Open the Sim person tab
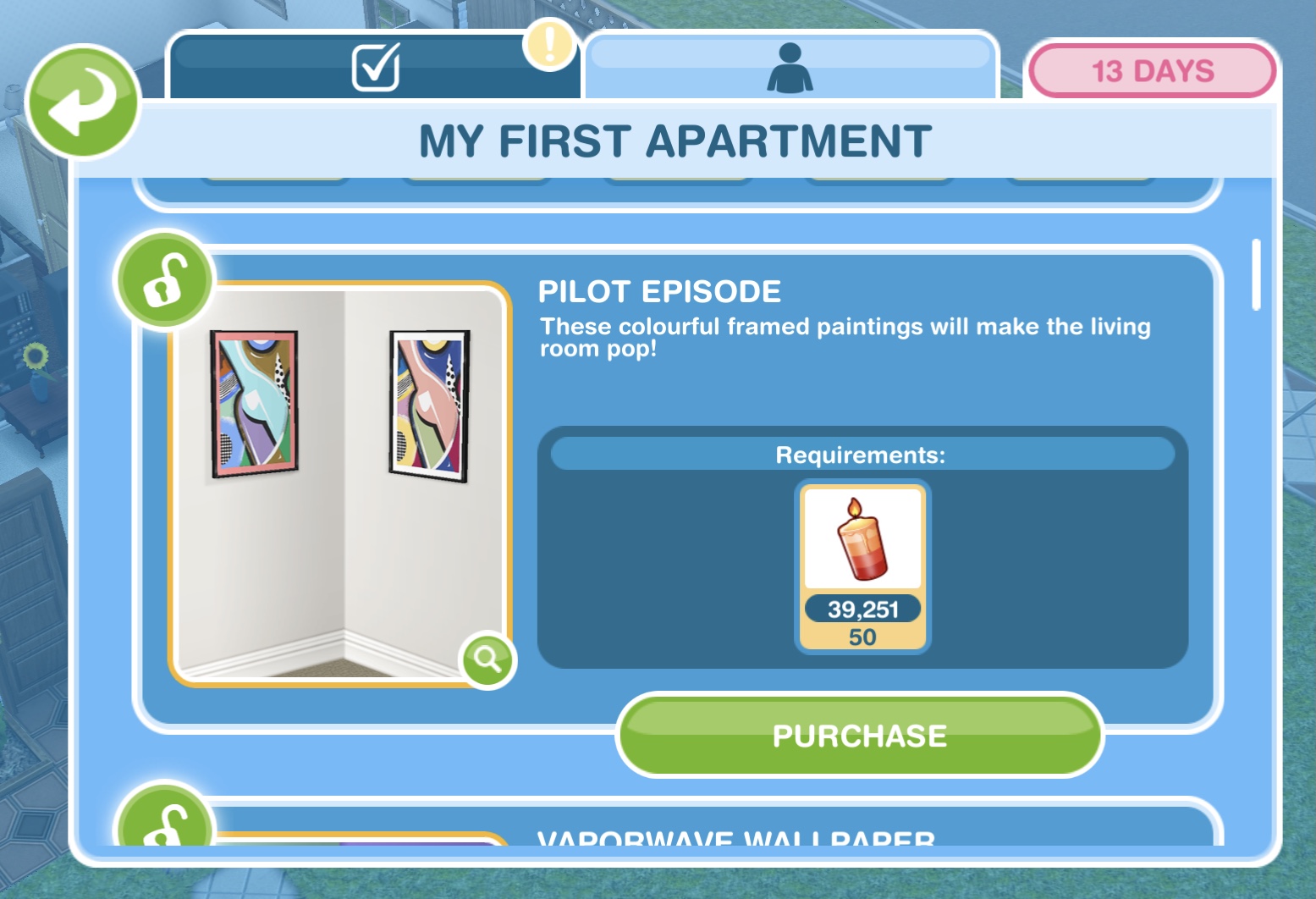 pyautogui.click(x=790, y=67)
